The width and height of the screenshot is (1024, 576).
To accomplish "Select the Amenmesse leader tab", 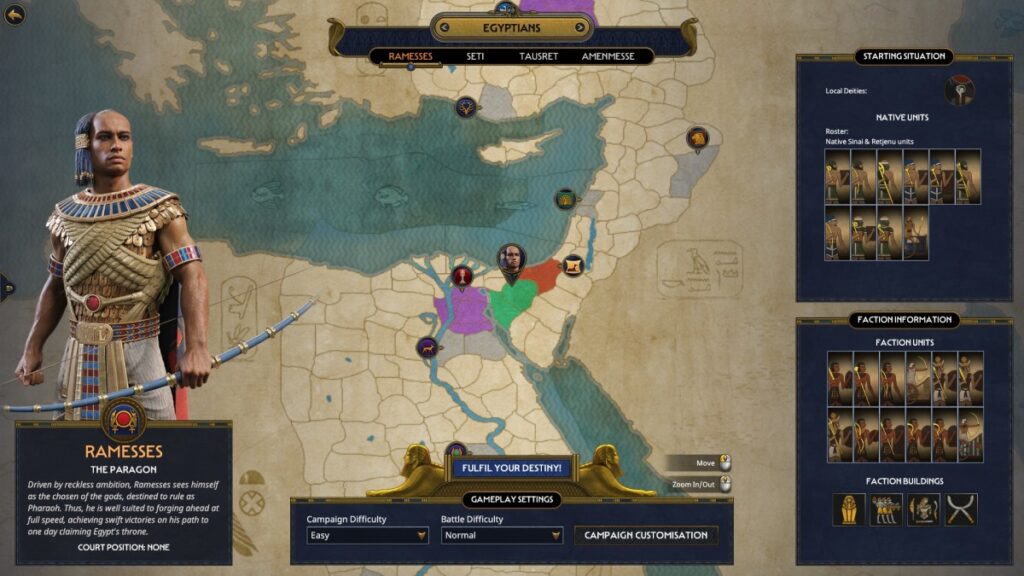I will [x=608, y=56].
